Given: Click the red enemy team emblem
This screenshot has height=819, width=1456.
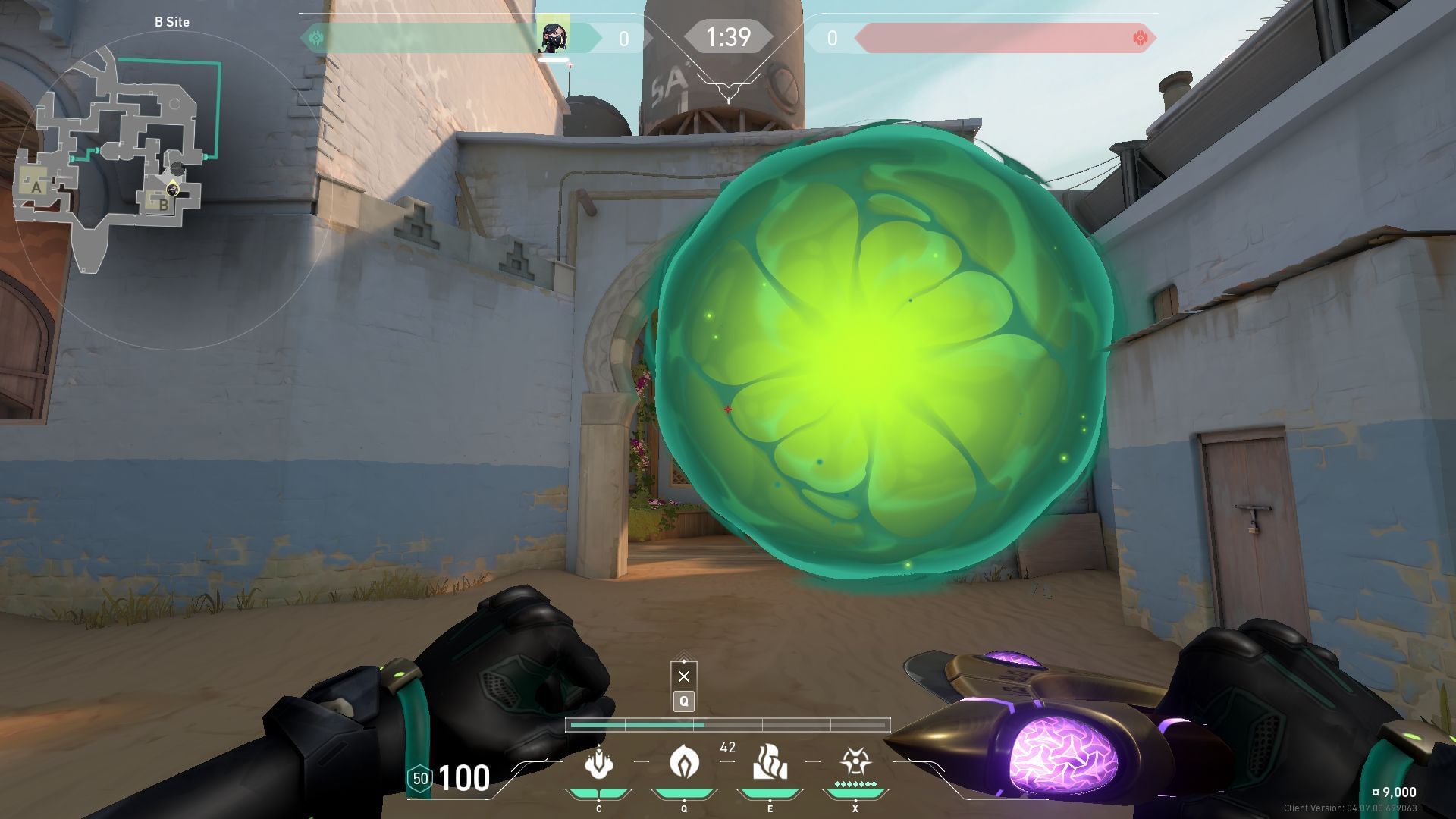Looking at the screenshot, I should [1139, 38].
